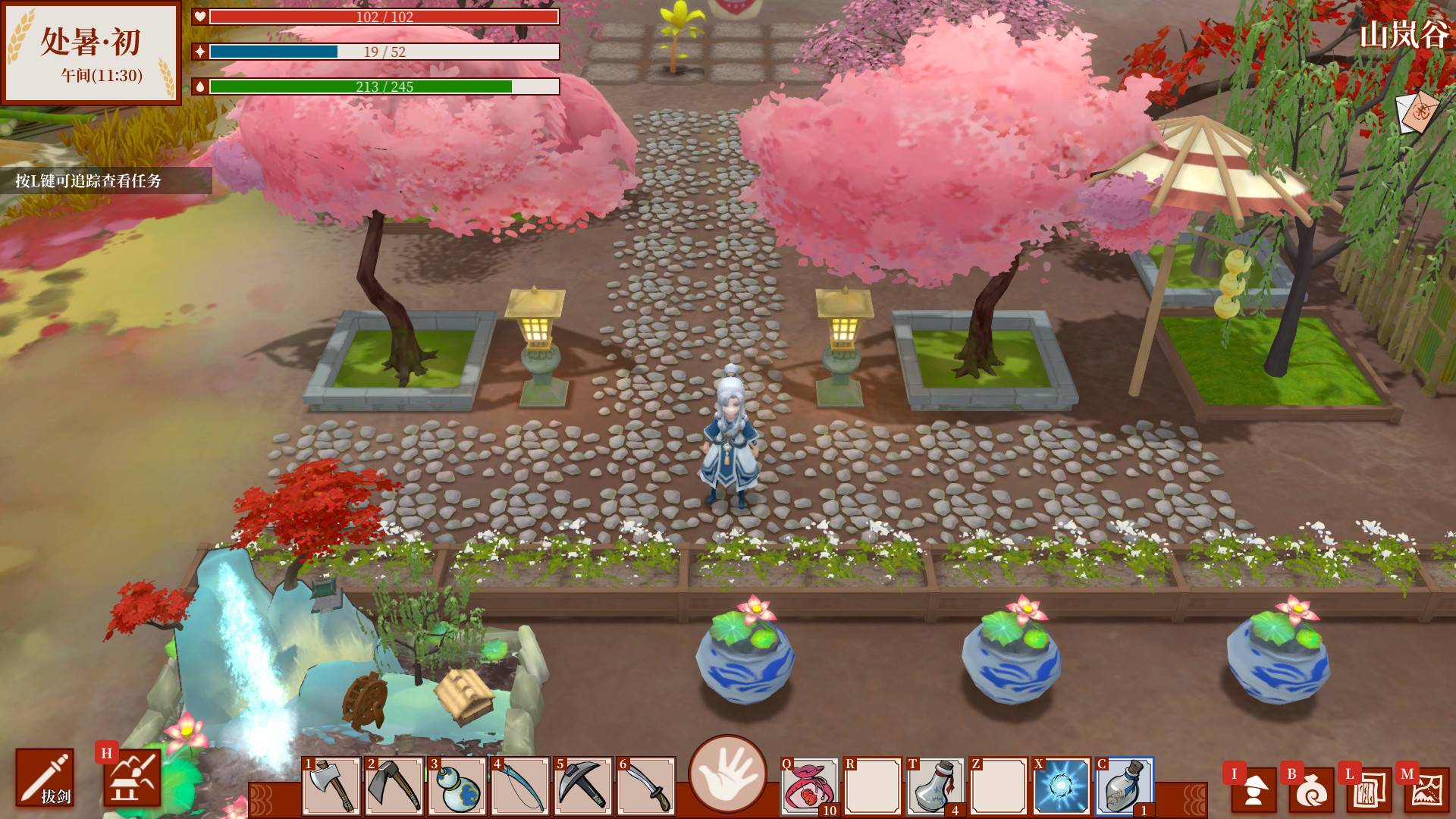Select the sickle in hotbar slot 4
This screenshot has height=819, width=1456.
pyautogui.click(x=520, y=786)
